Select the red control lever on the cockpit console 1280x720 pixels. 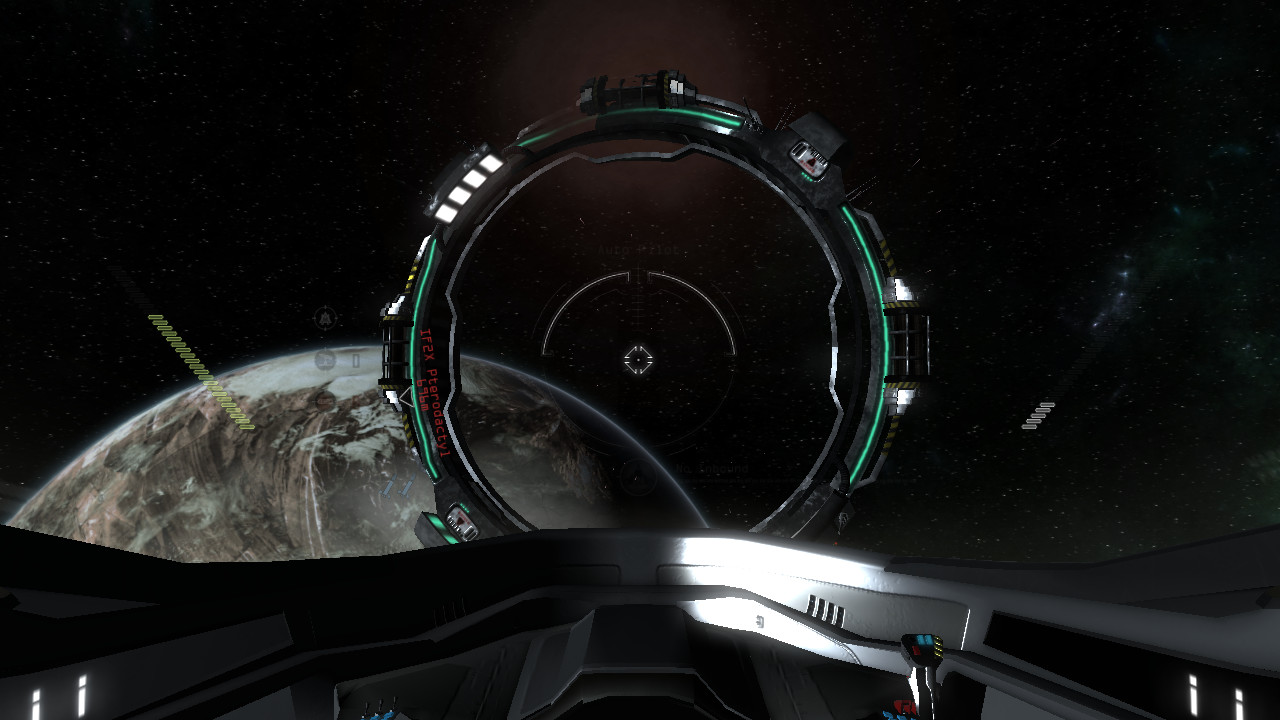point(916,648)
